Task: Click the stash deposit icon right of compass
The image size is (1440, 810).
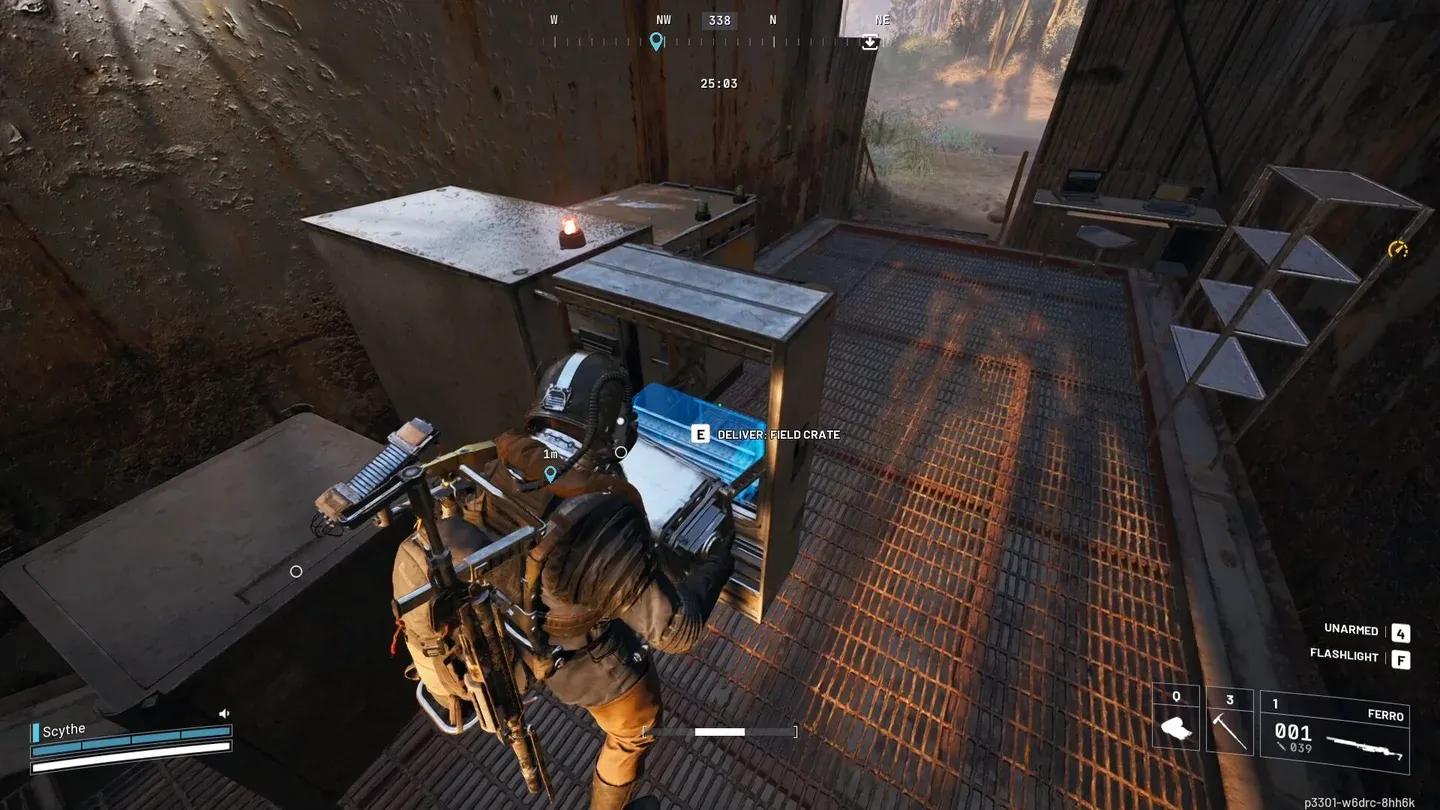Action: (x=869, y=43)
